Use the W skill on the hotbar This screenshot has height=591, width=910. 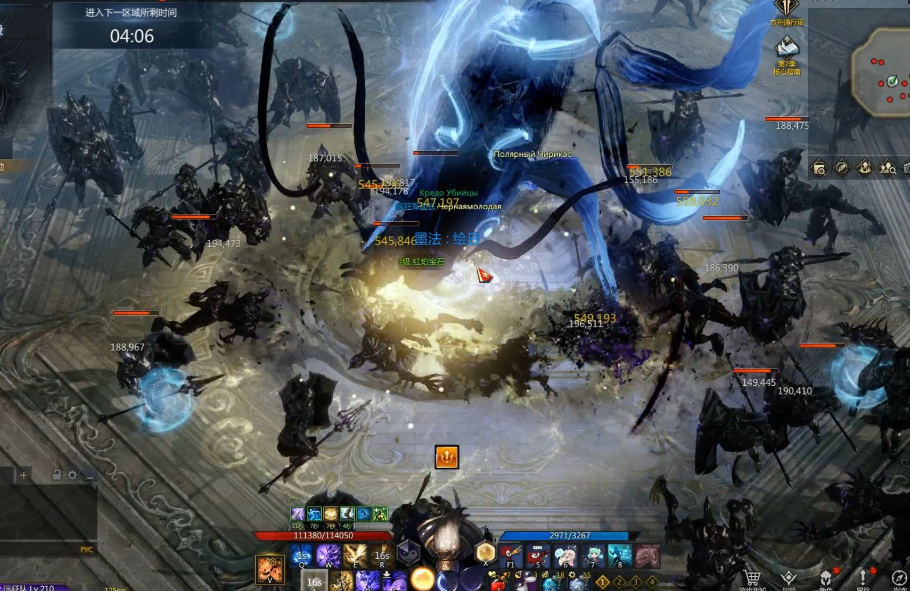[x=328, y=556]
